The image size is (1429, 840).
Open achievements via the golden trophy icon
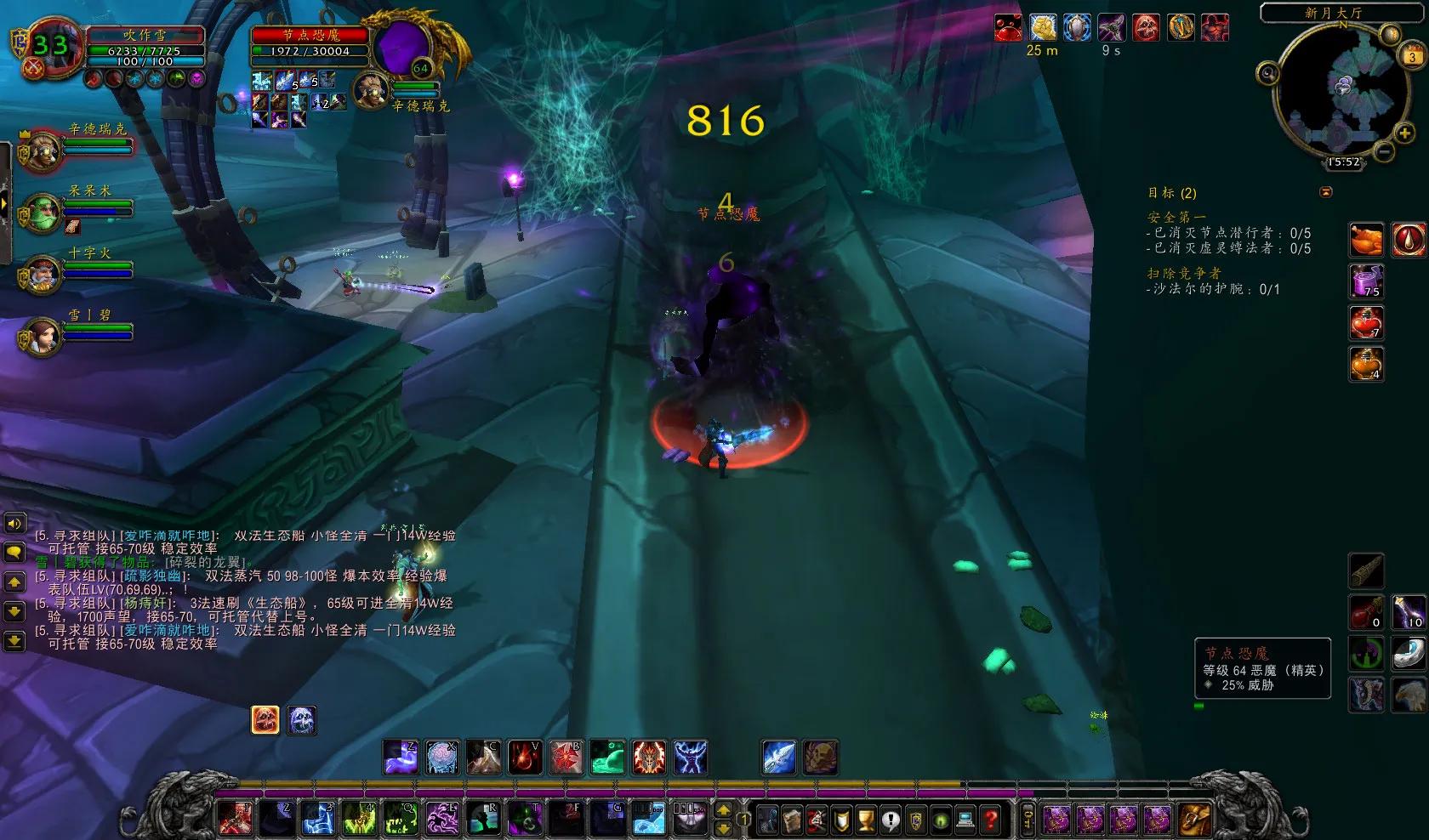[x=865, y=820]
